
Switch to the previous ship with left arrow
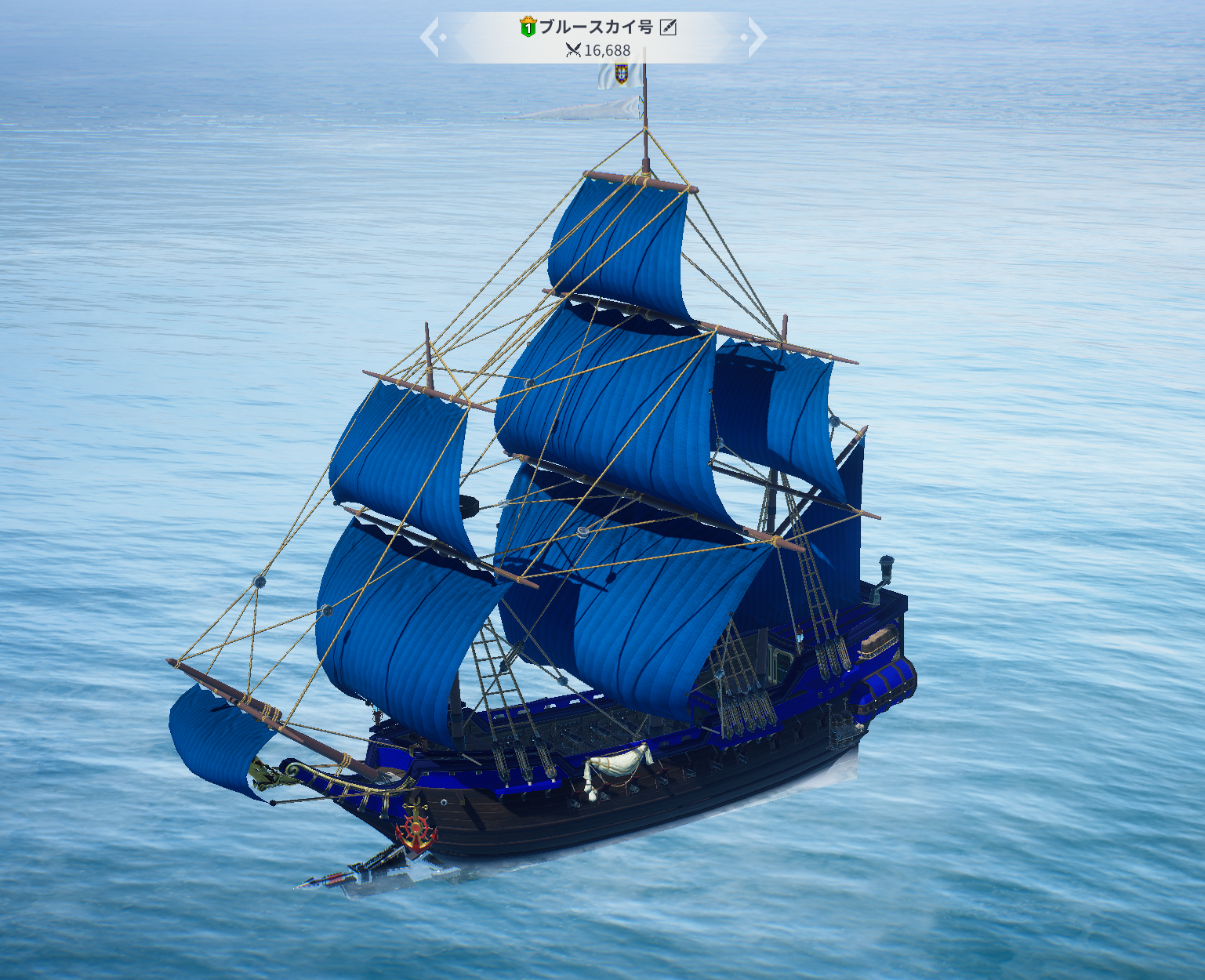[x=431, y=37]
